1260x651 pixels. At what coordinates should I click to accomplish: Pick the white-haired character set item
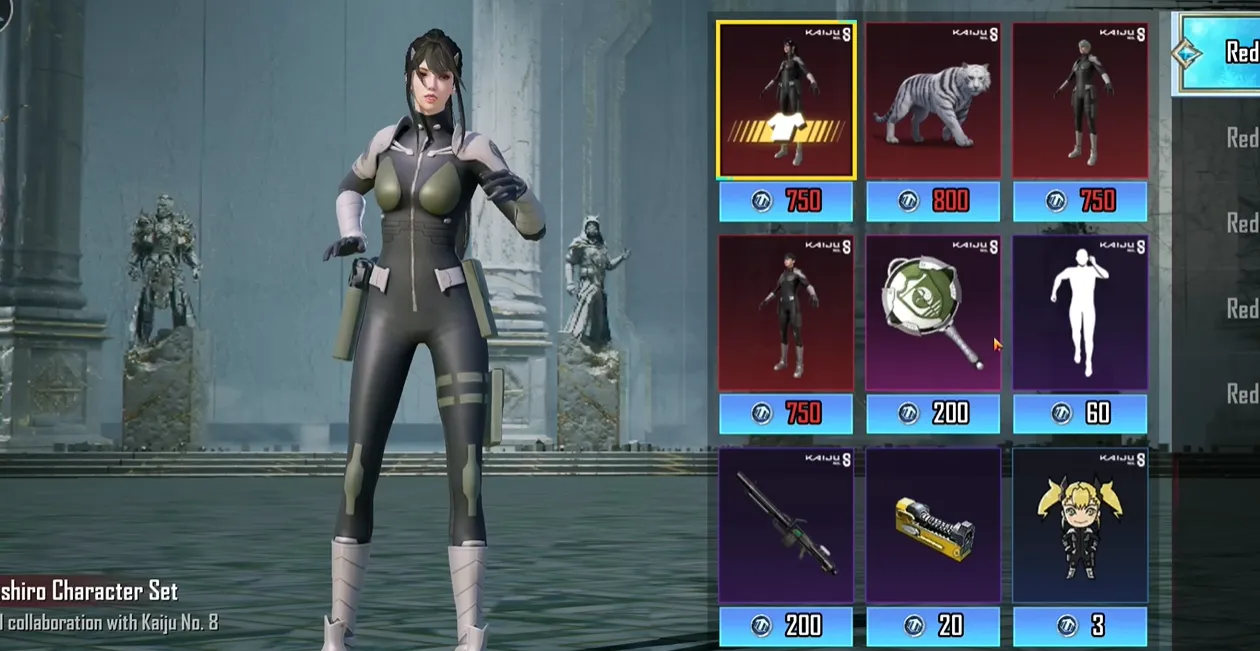[x=1080, y=100]
